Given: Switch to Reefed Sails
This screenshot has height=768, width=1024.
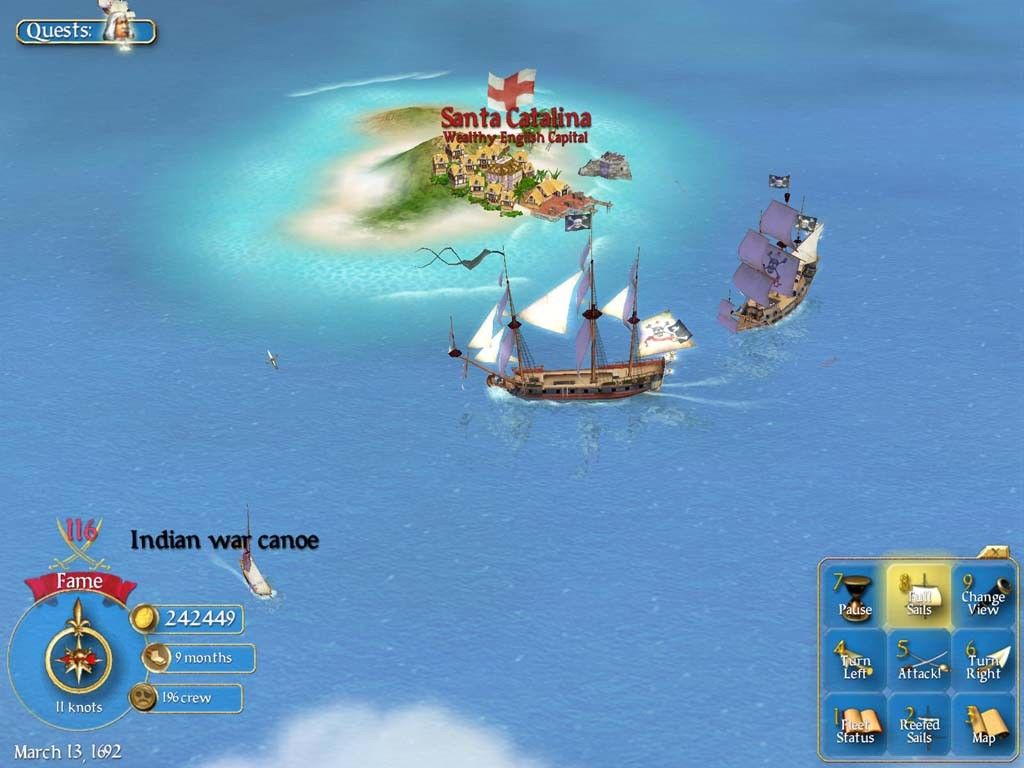Looking at the screenshot, I should click(x=919, y=725).
